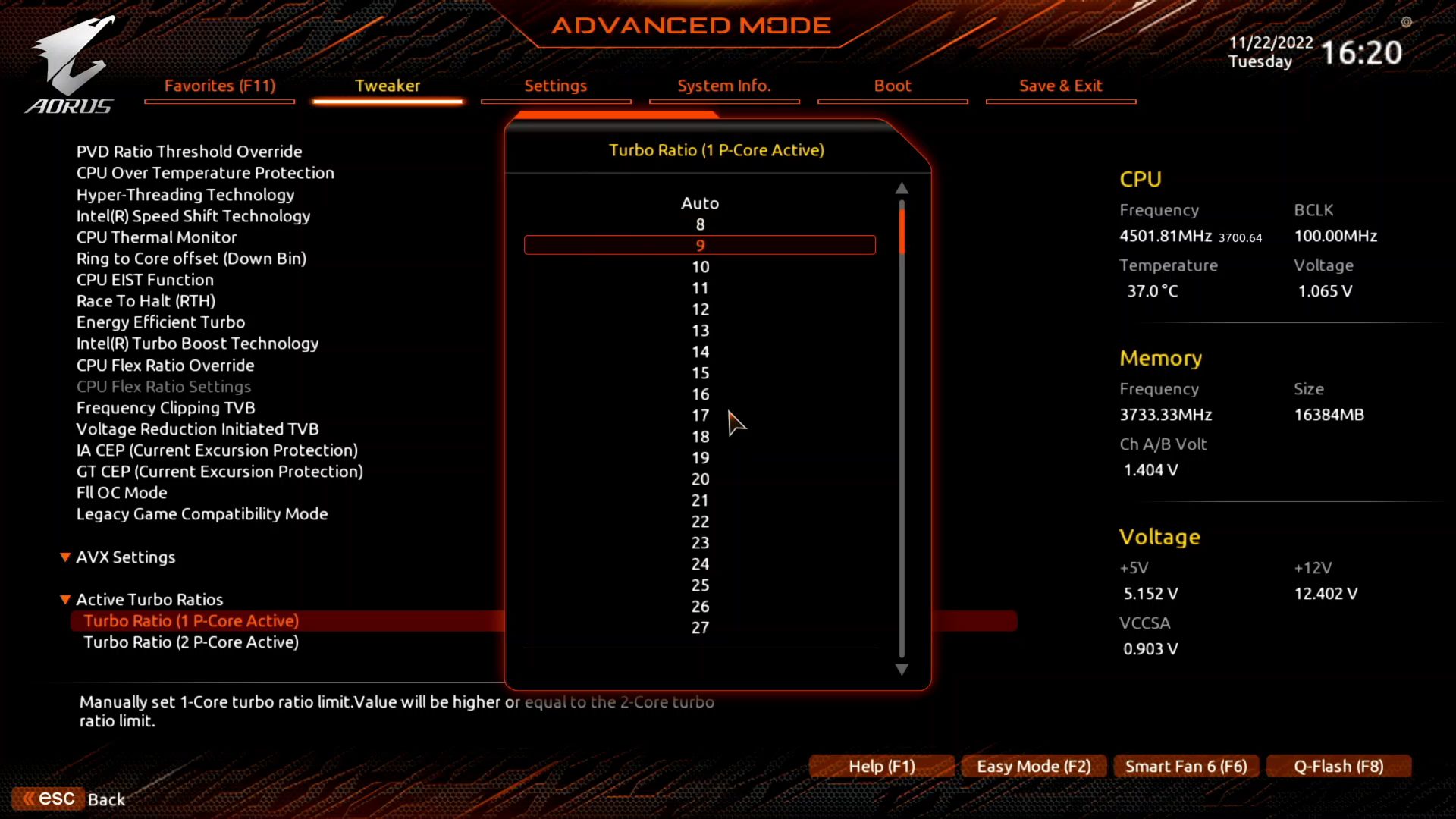Image resolution: width=1456 pixels, height=819 pixels.
Task: Open the Boot menu
Action: [892, 86]
